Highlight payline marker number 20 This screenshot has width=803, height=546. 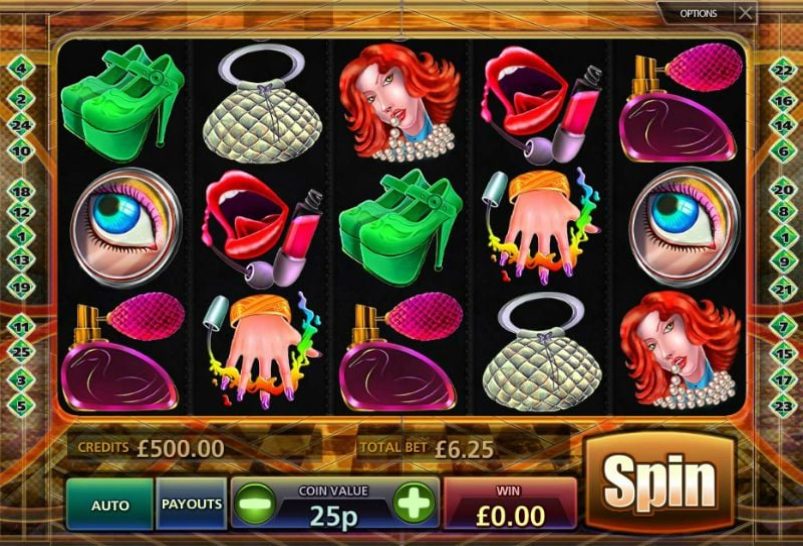pos(783,191)
